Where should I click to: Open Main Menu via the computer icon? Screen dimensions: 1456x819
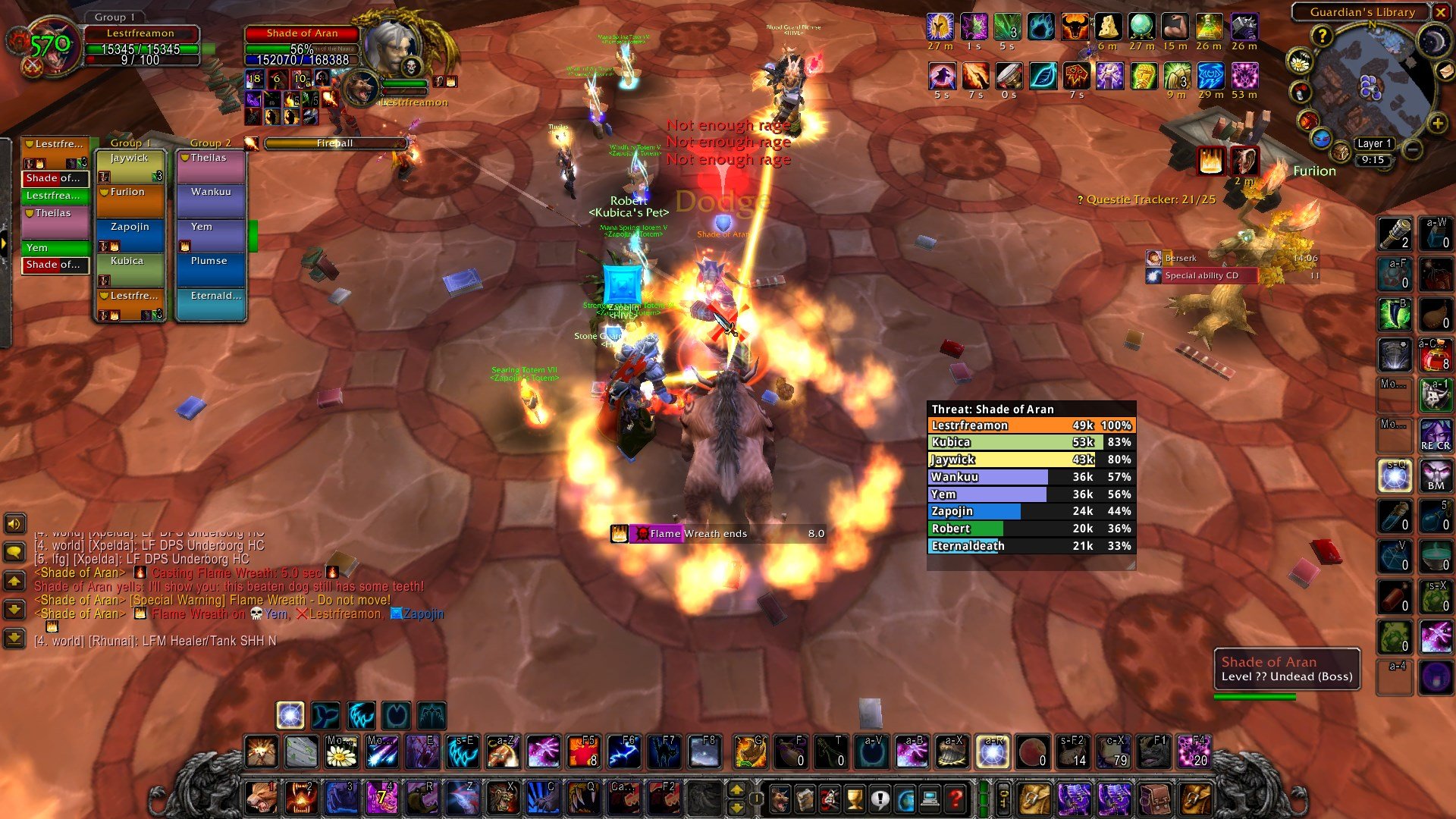930,797
